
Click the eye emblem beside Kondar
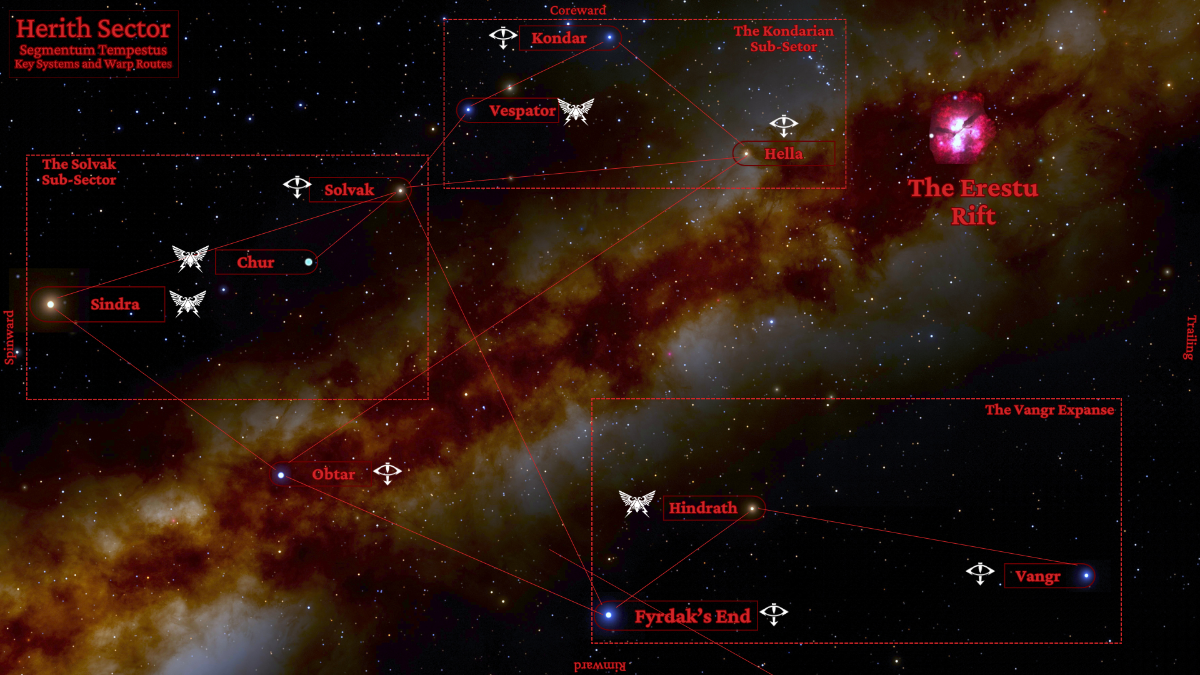(x=502, y=38)
